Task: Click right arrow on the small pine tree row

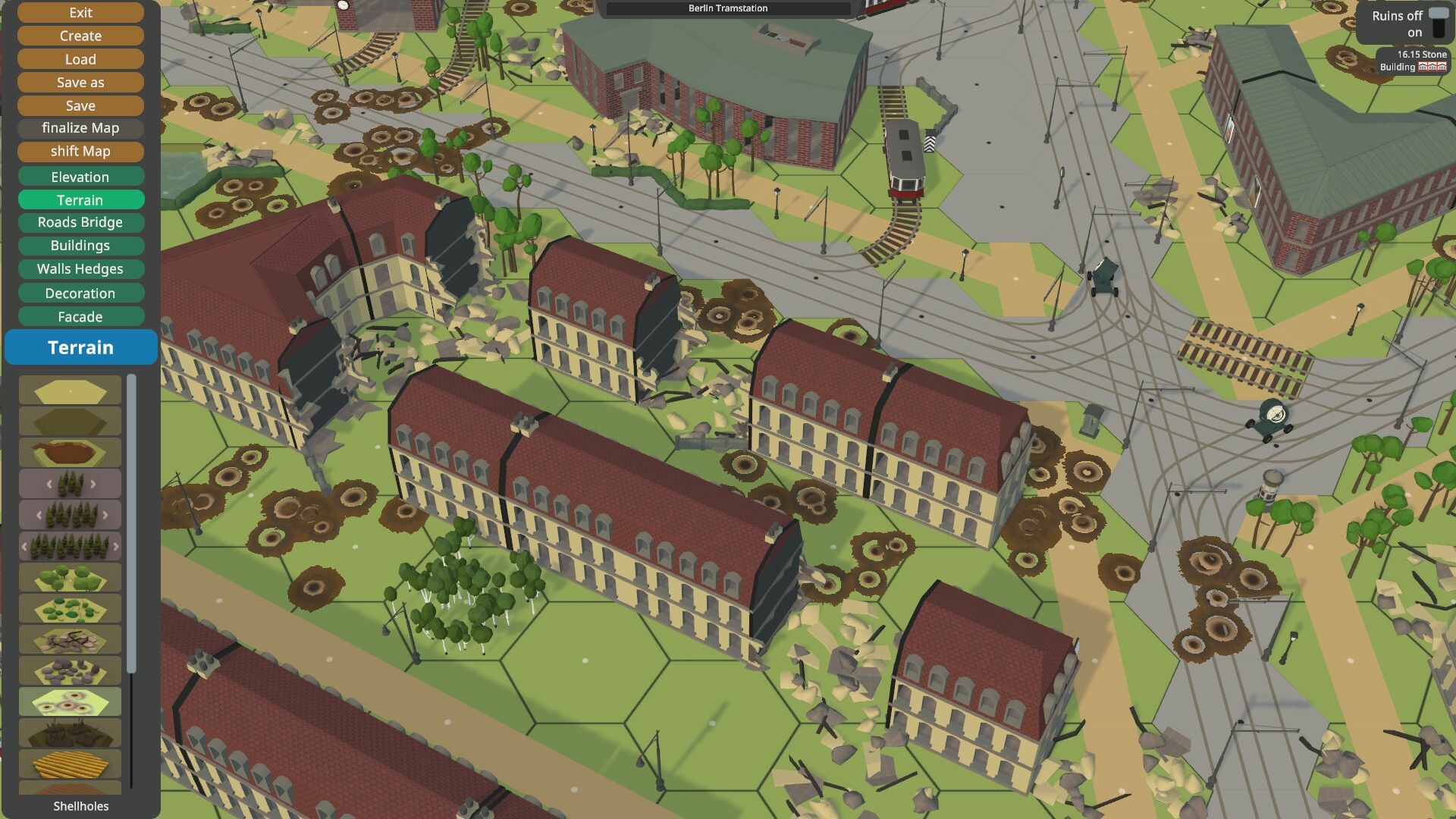Action: (x=93, y=485)
